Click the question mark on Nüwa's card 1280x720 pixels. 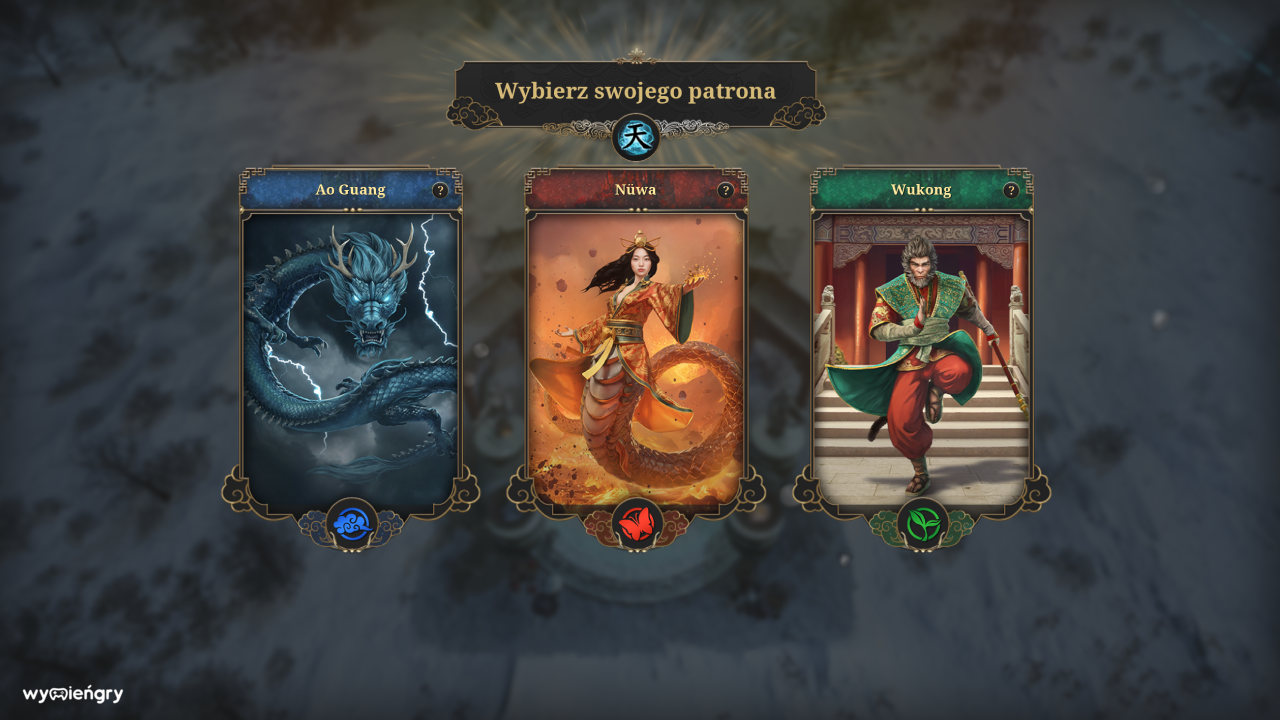coord(726,189)
